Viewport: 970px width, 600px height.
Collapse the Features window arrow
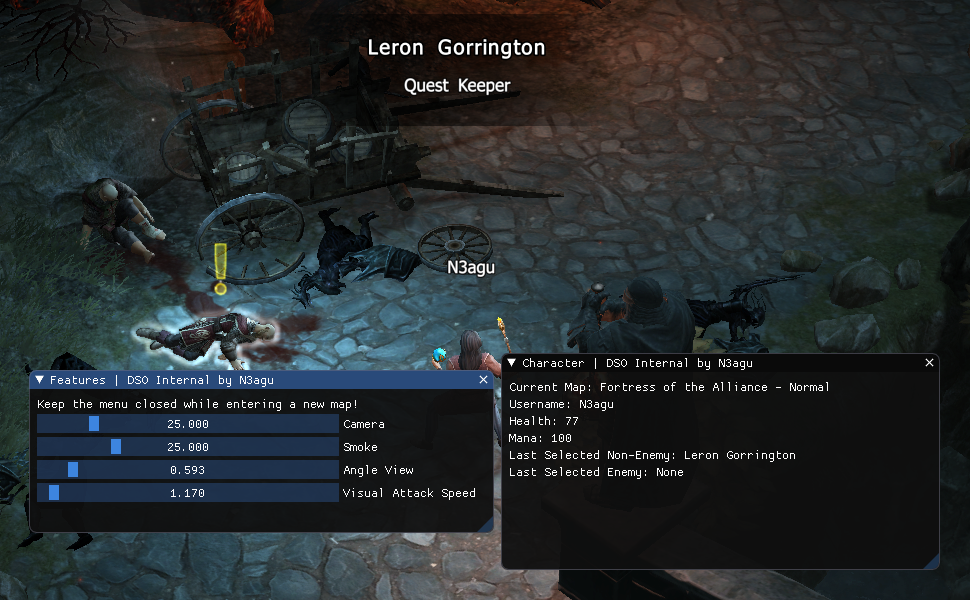(x=40, y=380)
